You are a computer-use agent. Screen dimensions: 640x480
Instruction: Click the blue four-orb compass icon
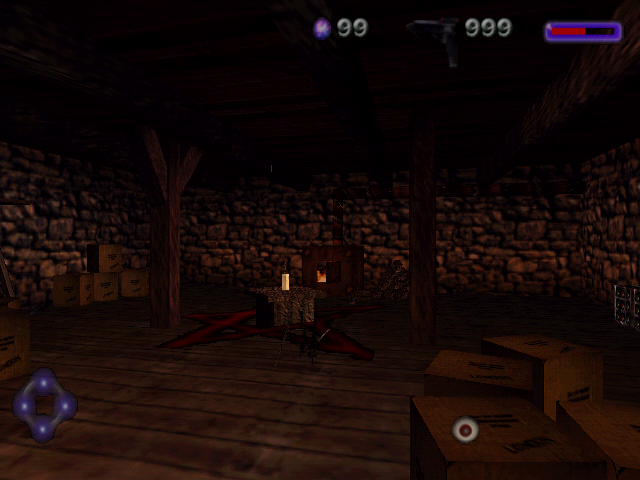pyautogui.click(x=44, y=405)
